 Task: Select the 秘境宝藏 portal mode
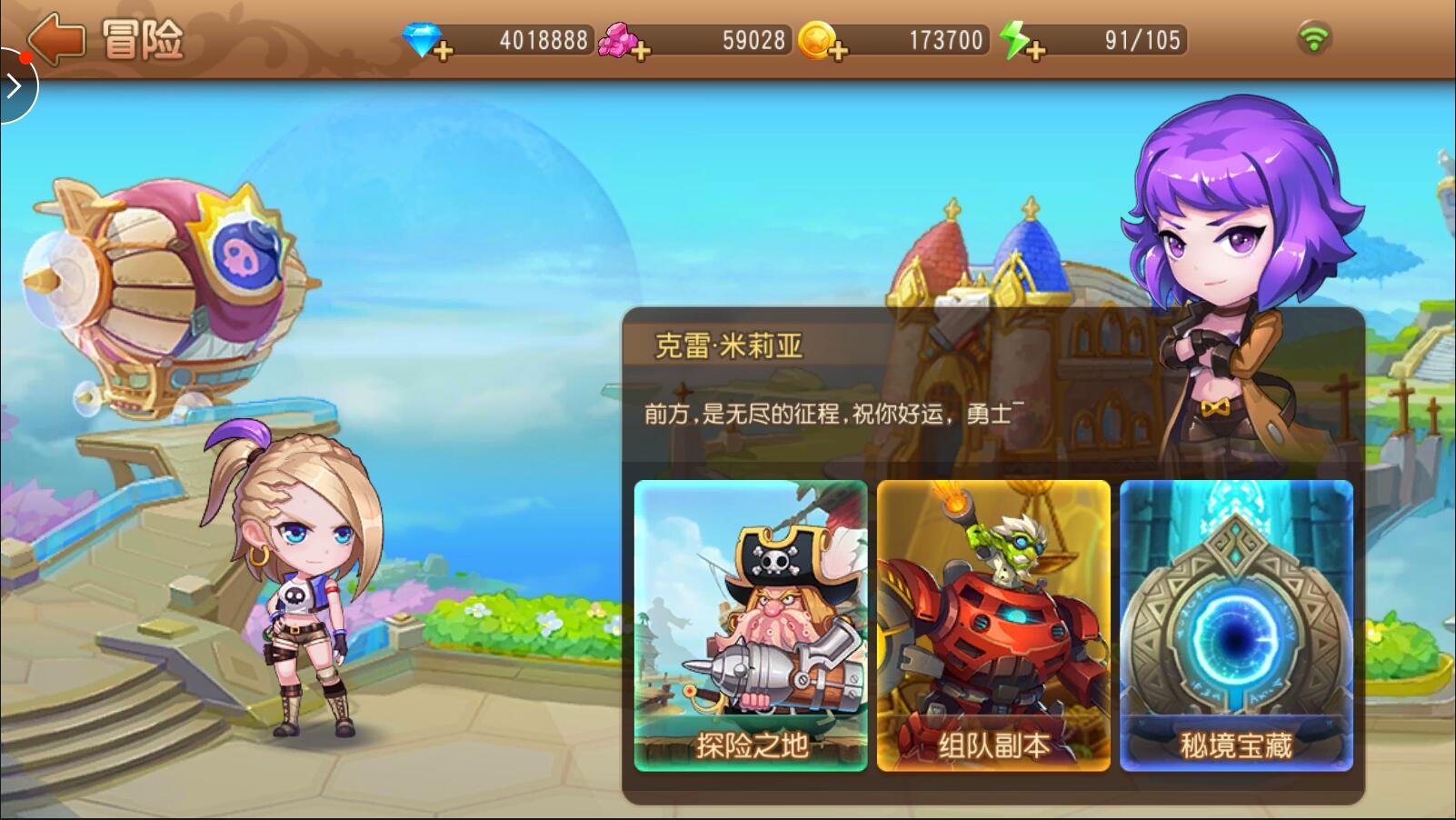[1236, 625]
